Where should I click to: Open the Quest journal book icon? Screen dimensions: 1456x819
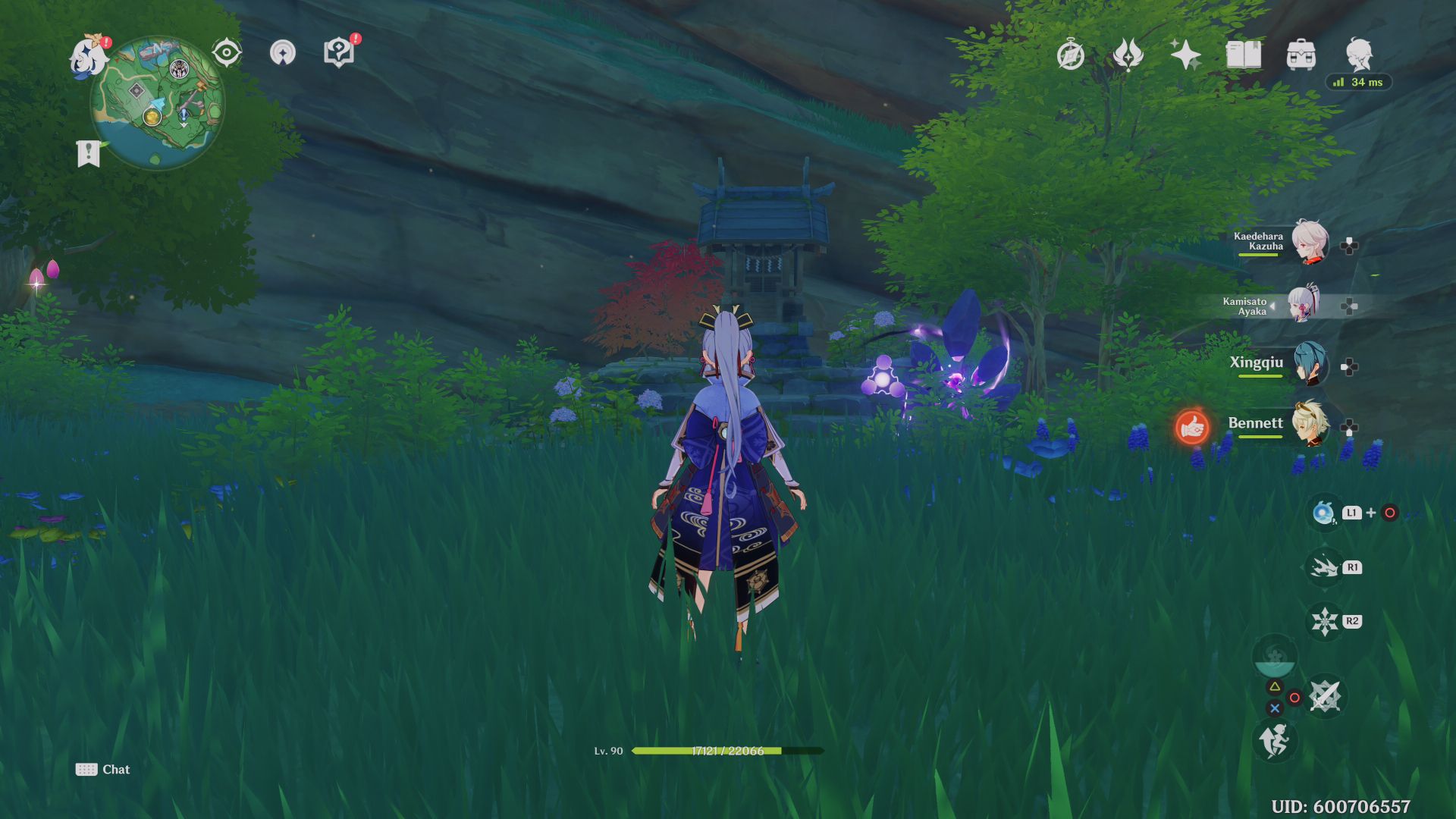point(1246,55)
